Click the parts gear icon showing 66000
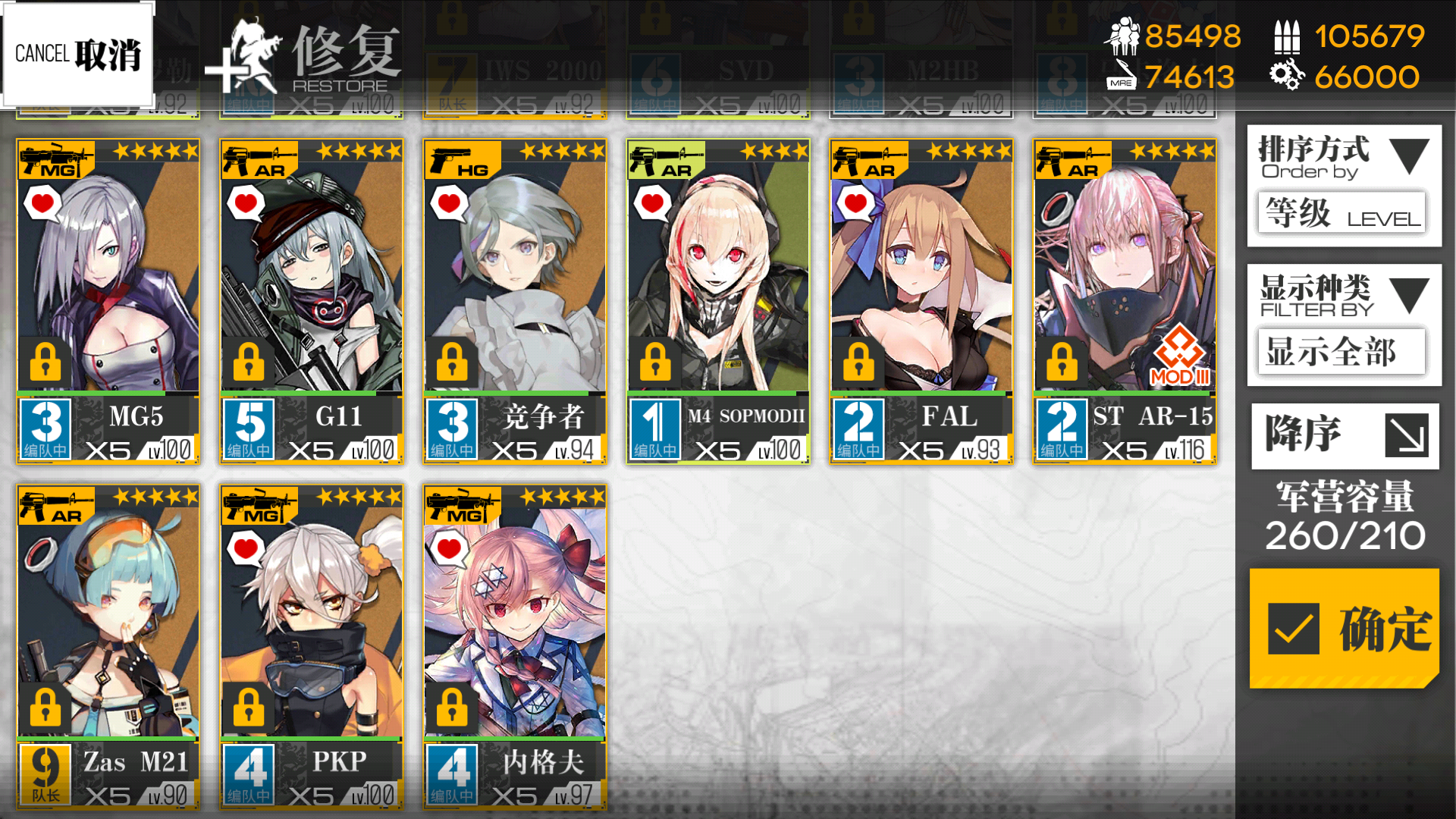 point(1287,76)
